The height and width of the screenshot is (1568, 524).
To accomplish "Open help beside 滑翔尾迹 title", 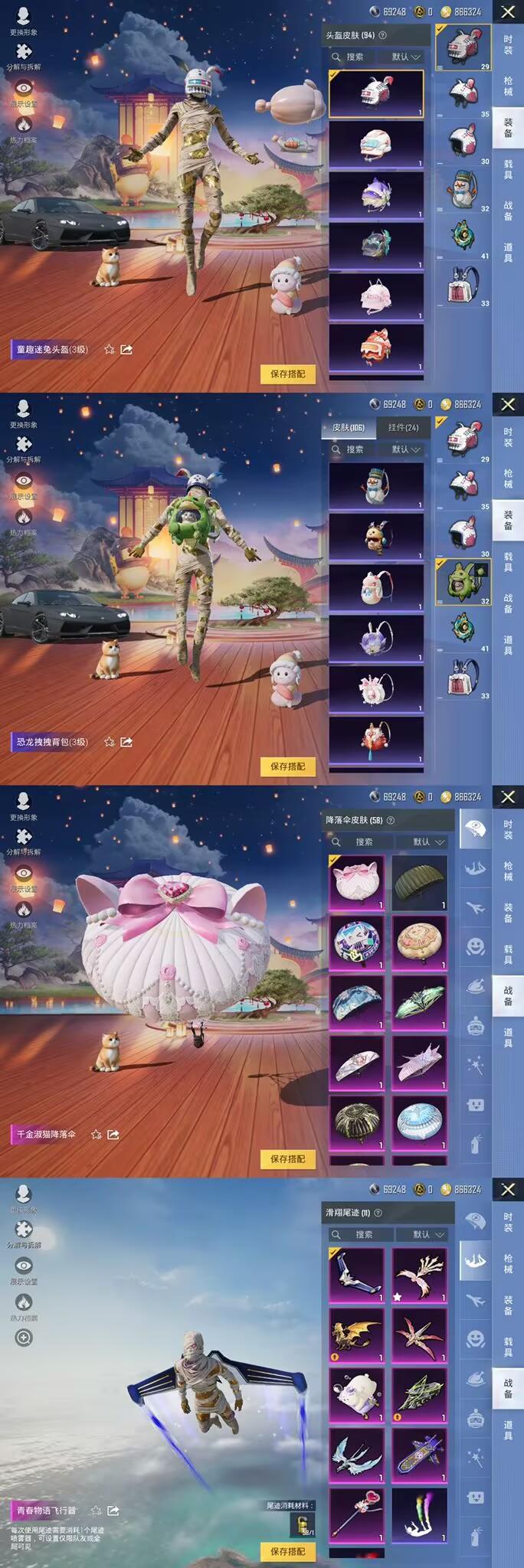I will (x=378, y=1213).
